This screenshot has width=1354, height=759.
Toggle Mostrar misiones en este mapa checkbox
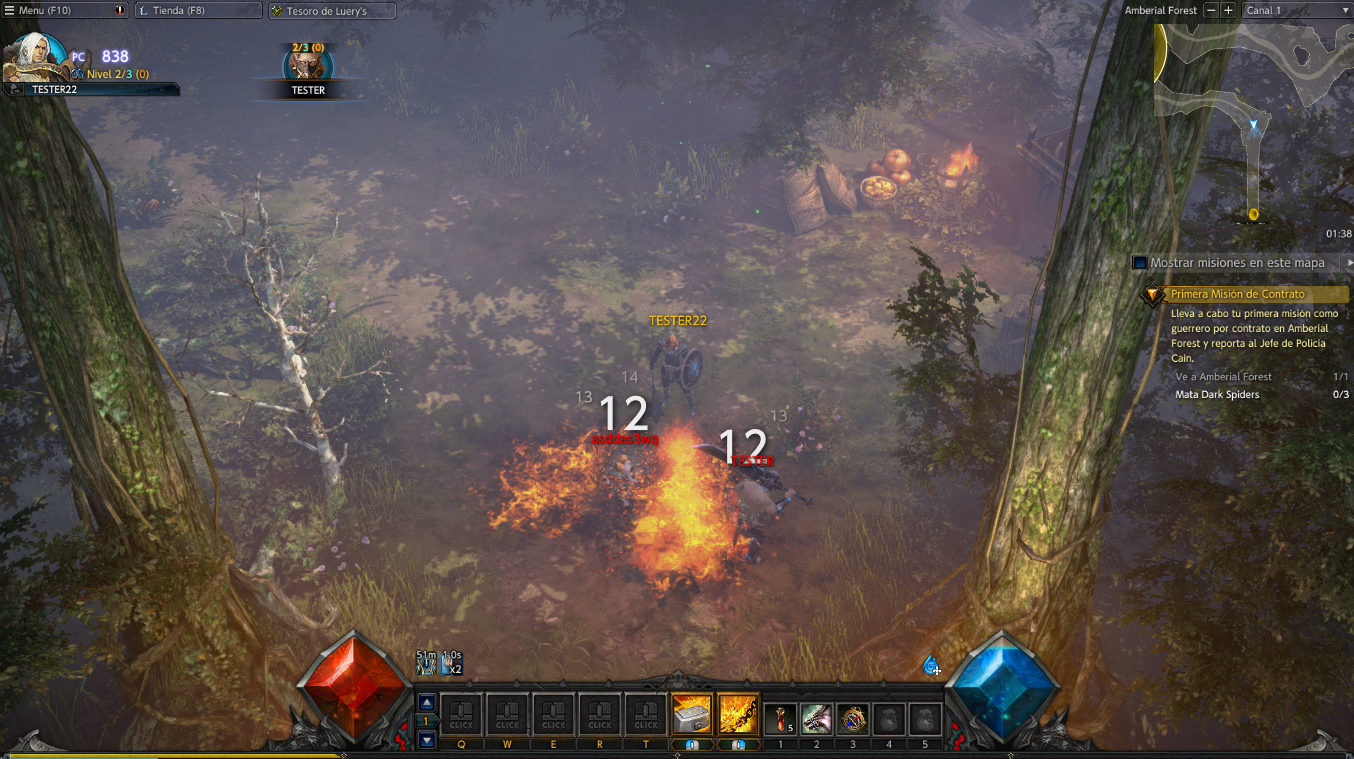[1139, 263]
